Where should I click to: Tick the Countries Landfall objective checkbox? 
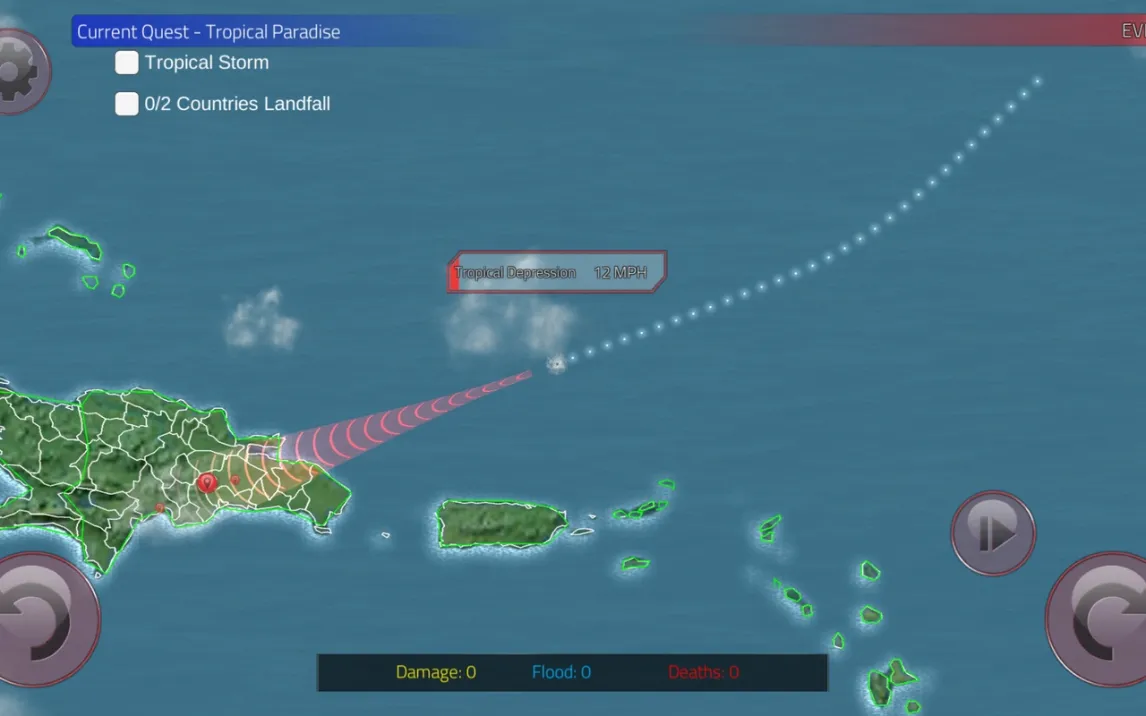127,104
